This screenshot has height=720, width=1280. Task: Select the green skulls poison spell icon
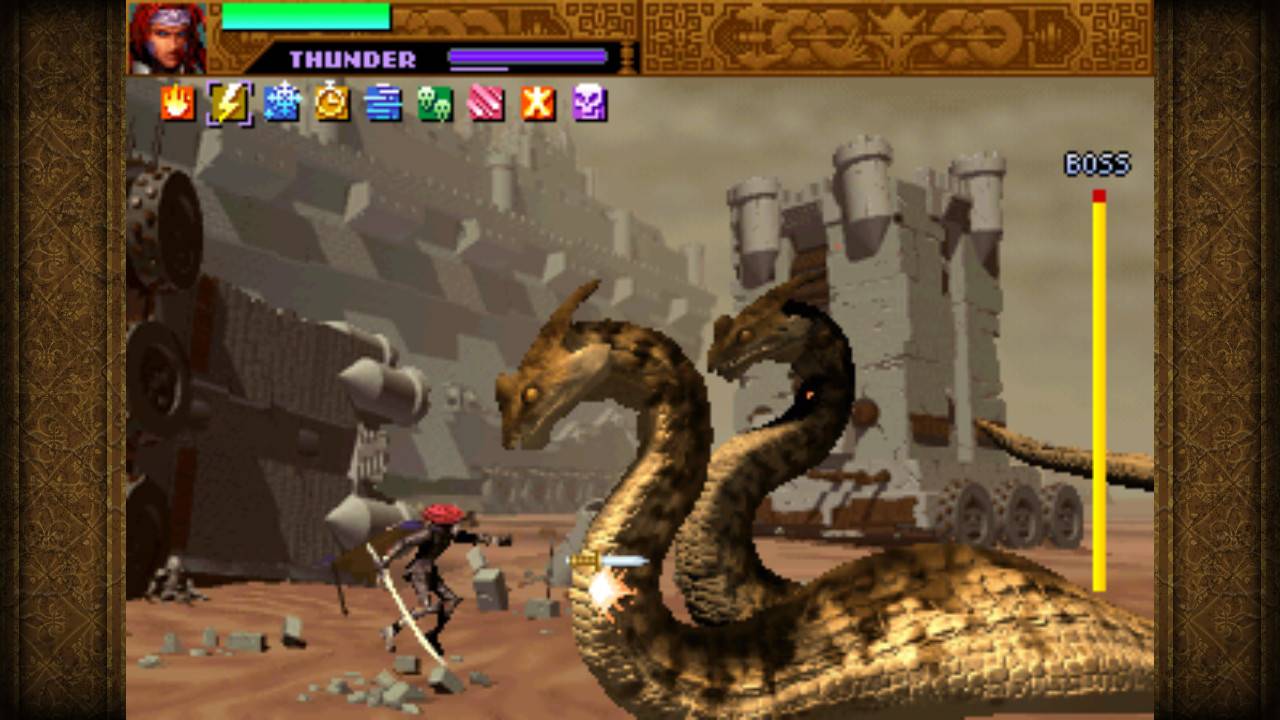(x=437, y=103)
